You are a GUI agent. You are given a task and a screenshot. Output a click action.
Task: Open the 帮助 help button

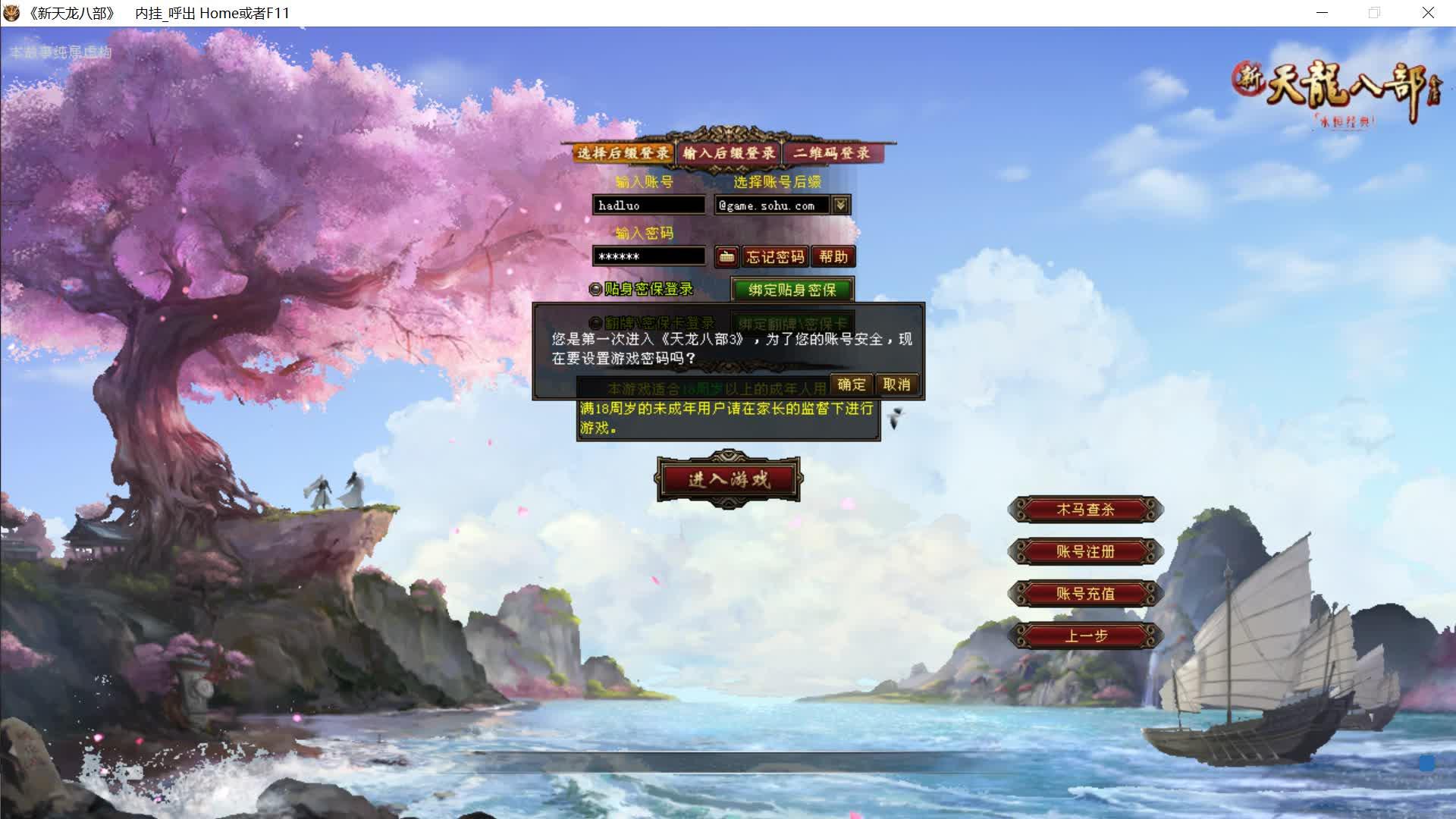pyautogui.click(x=835, y=257)
